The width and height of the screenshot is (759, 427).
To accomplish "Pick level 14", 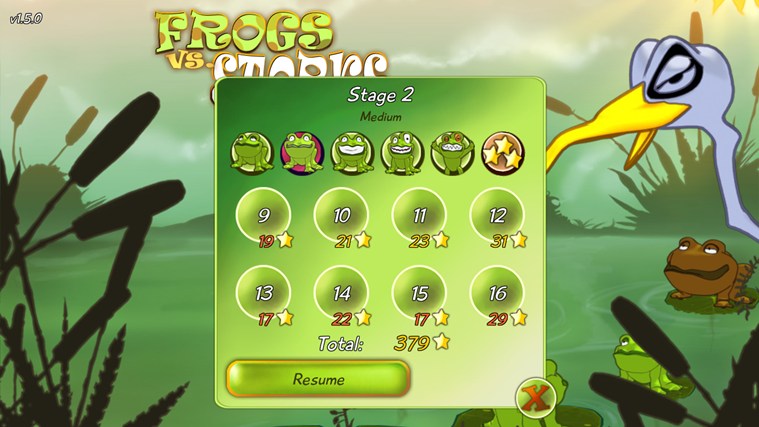I will [x=341, y=293].
